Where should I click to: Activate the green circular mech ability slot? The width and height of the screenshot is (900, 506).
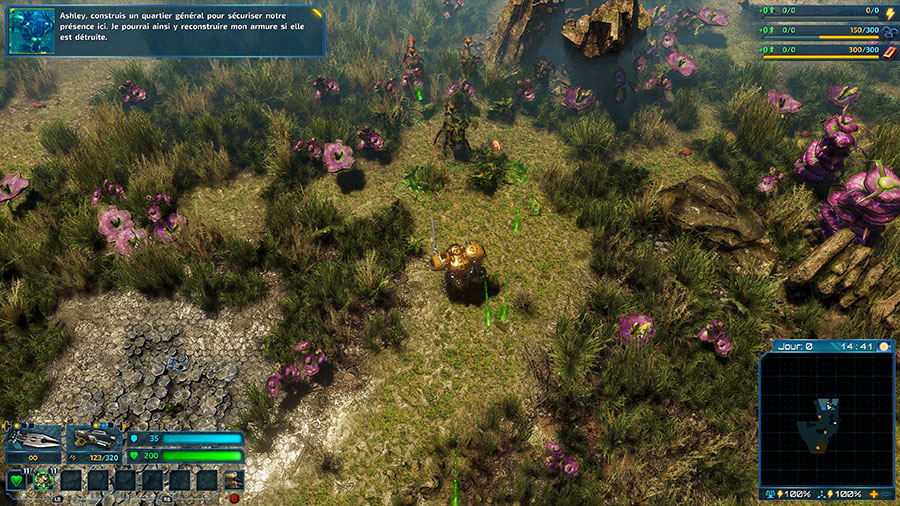click(x=43, y=481)
